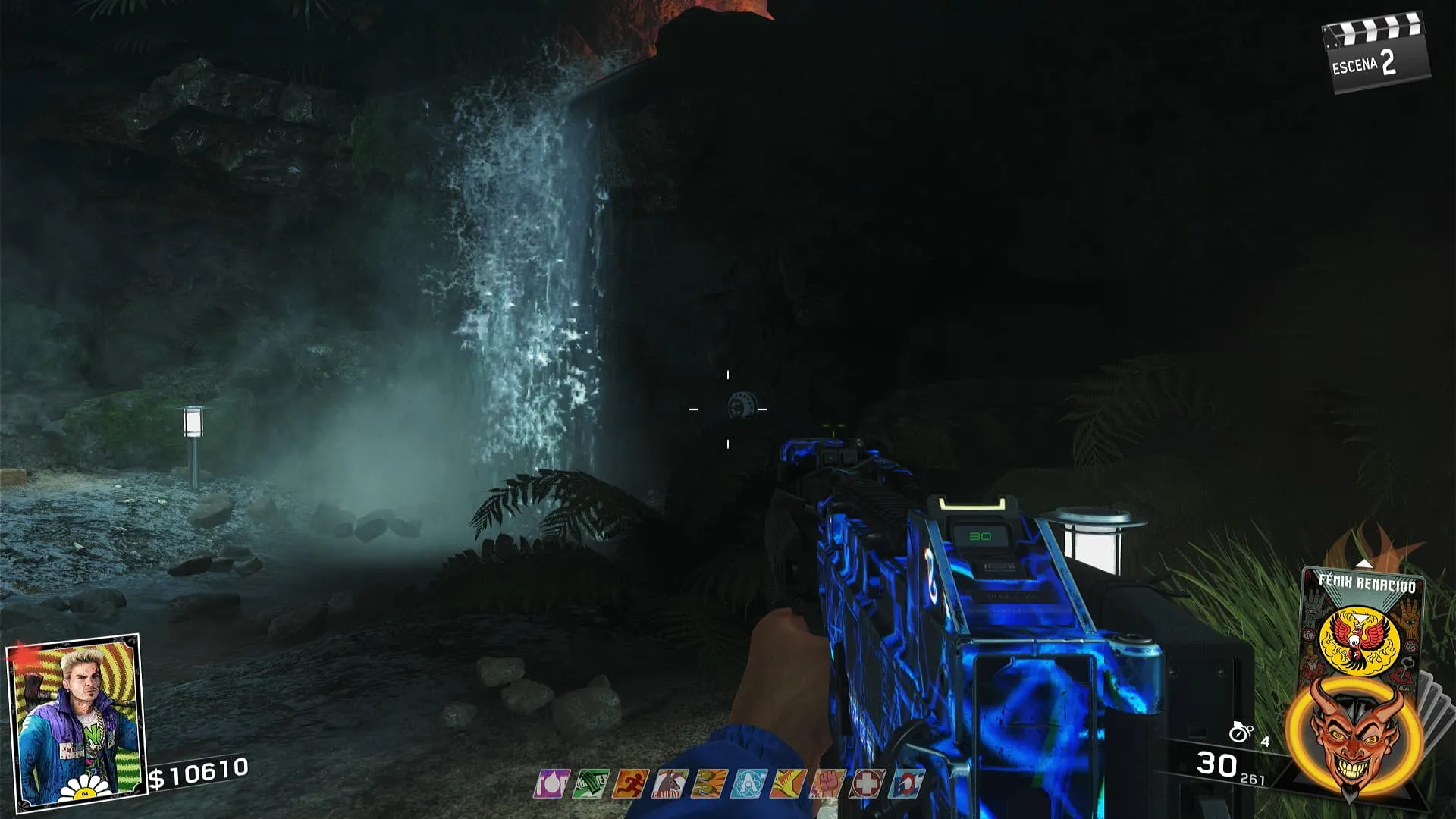Click the green ammo magazine perk icon
Viewport: 1456px width, 819px height.
pos(590,783)
